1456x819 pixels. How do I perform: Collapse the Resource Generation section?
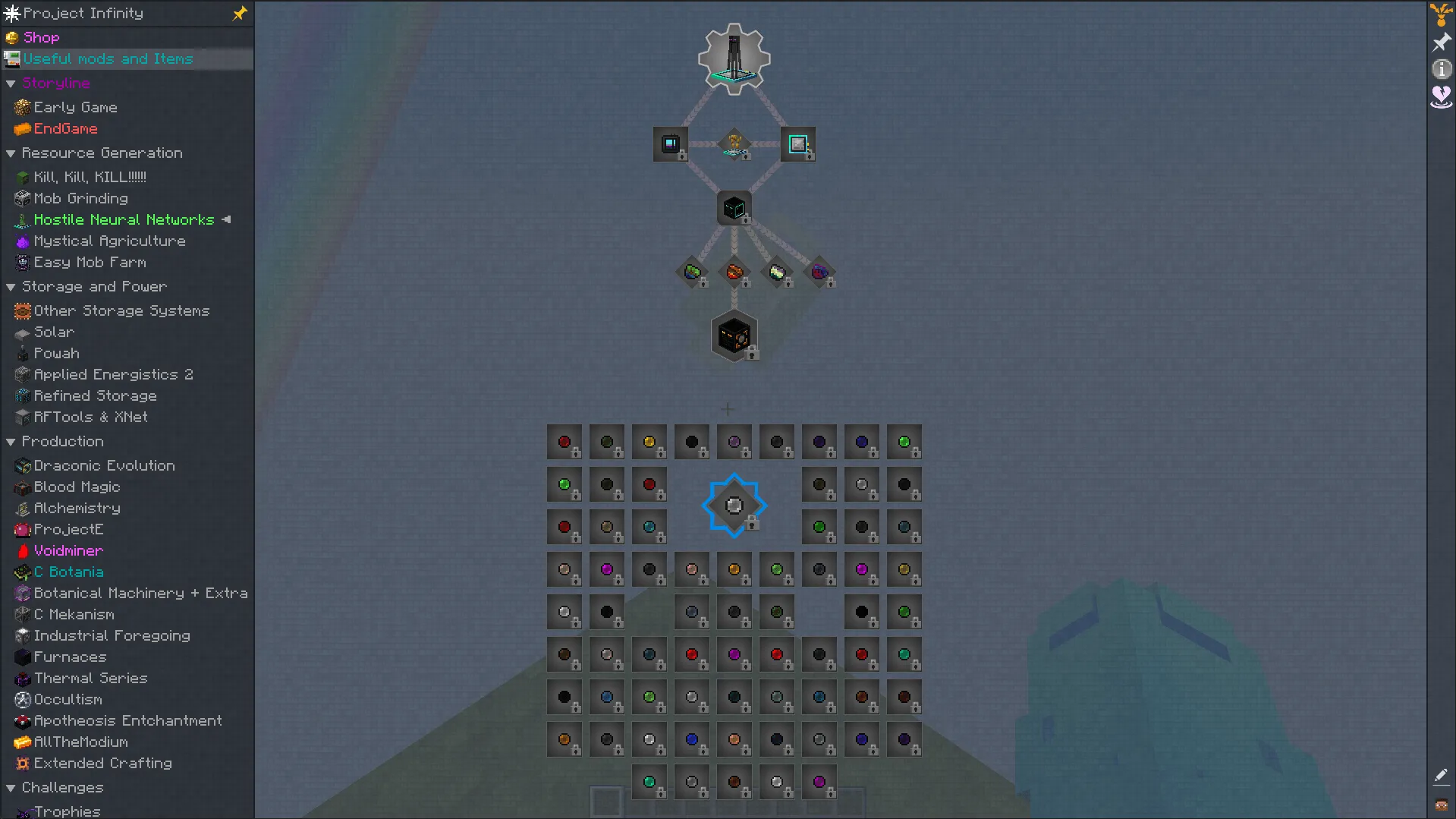11,153
